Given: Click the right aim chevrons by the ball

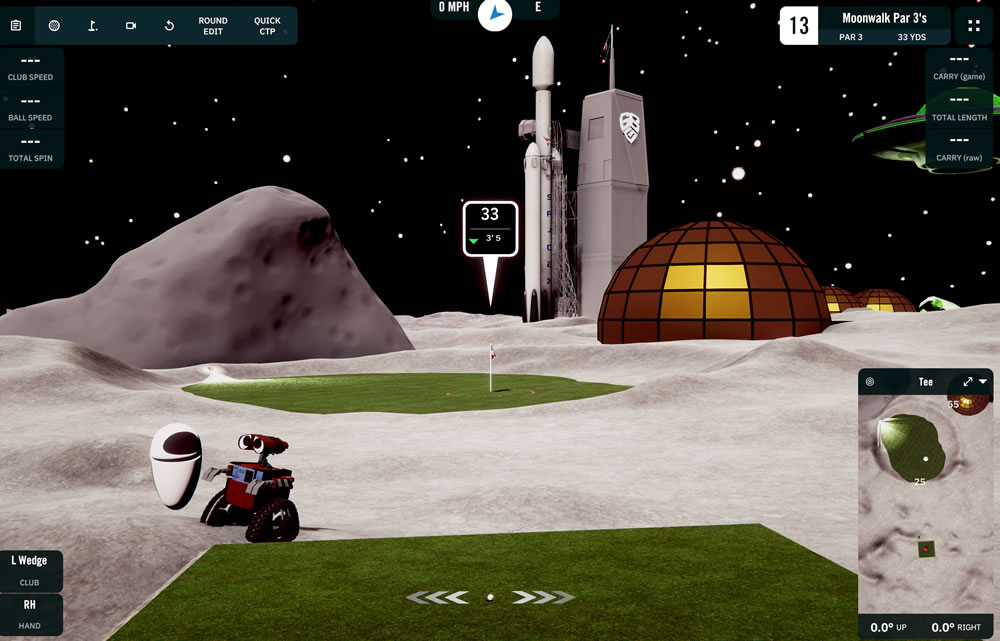Looking at the screenshot, I should pyautogui.click(x=541, y=597).
